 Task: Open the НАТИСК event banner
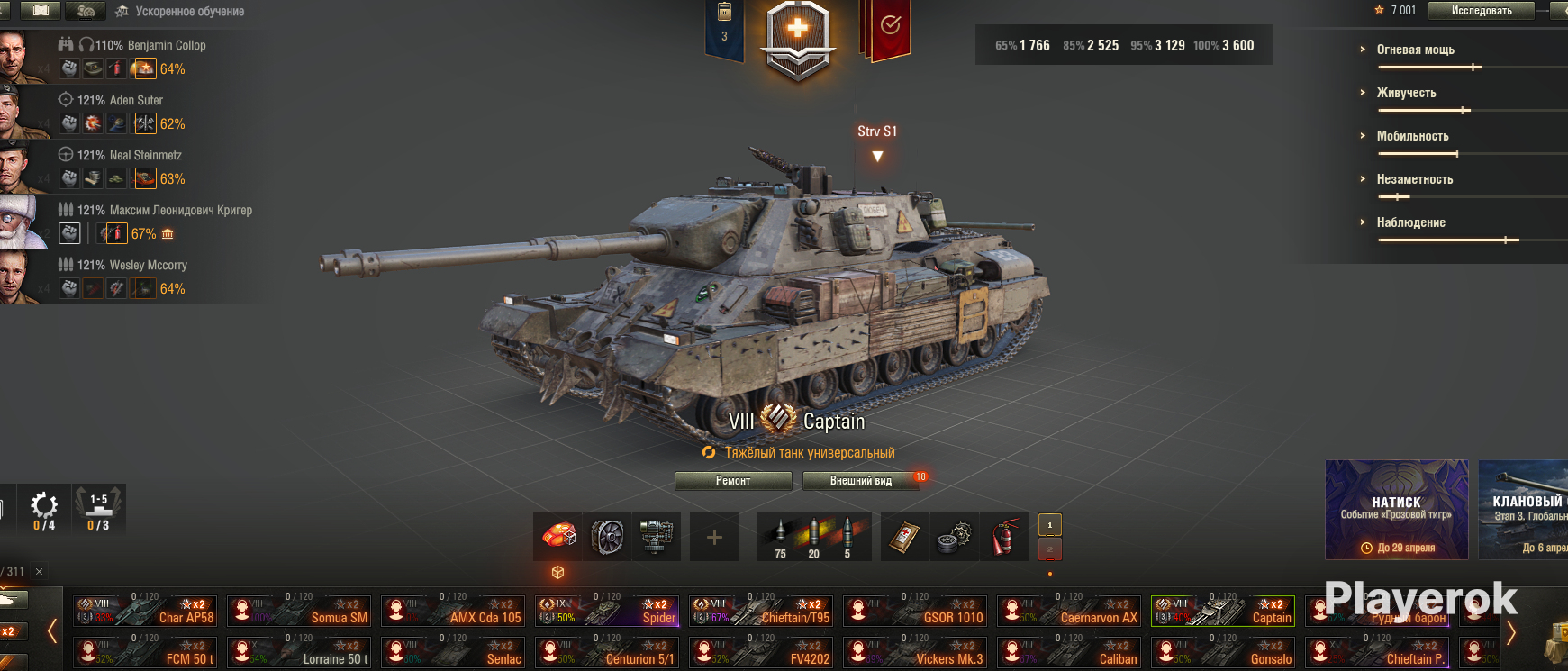[x=1396, y=510]
